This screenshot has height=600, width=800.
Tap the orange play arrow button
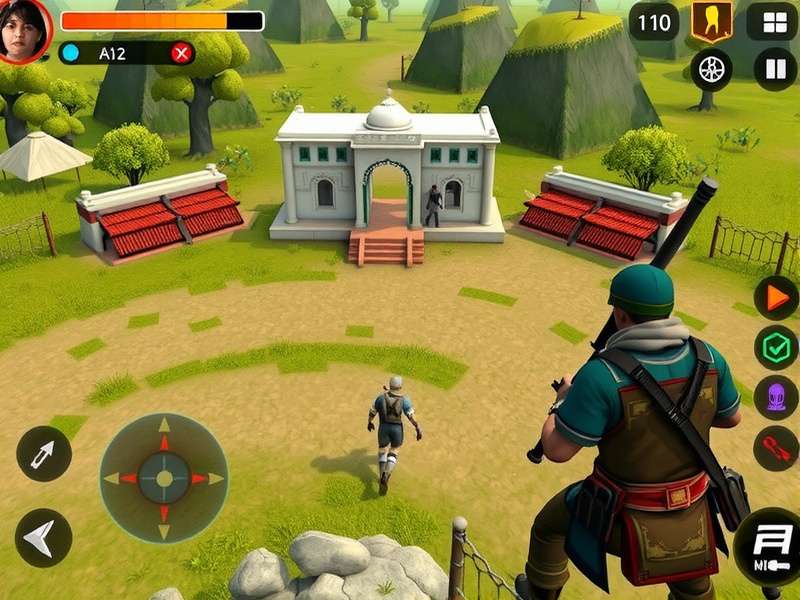point(775,297)
